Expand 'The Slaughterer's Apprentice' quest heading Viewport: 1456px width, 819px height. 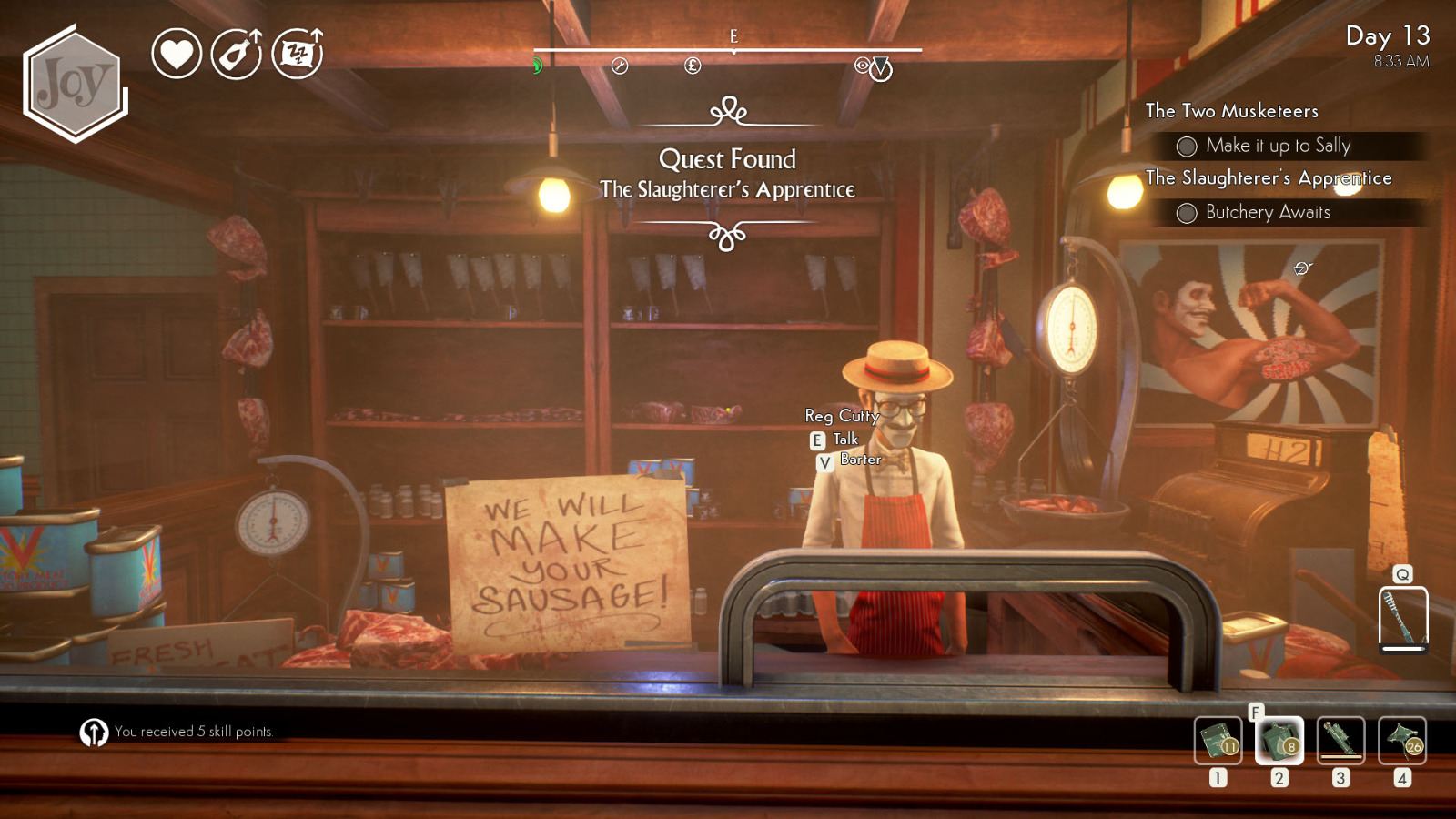(1268, 178)
